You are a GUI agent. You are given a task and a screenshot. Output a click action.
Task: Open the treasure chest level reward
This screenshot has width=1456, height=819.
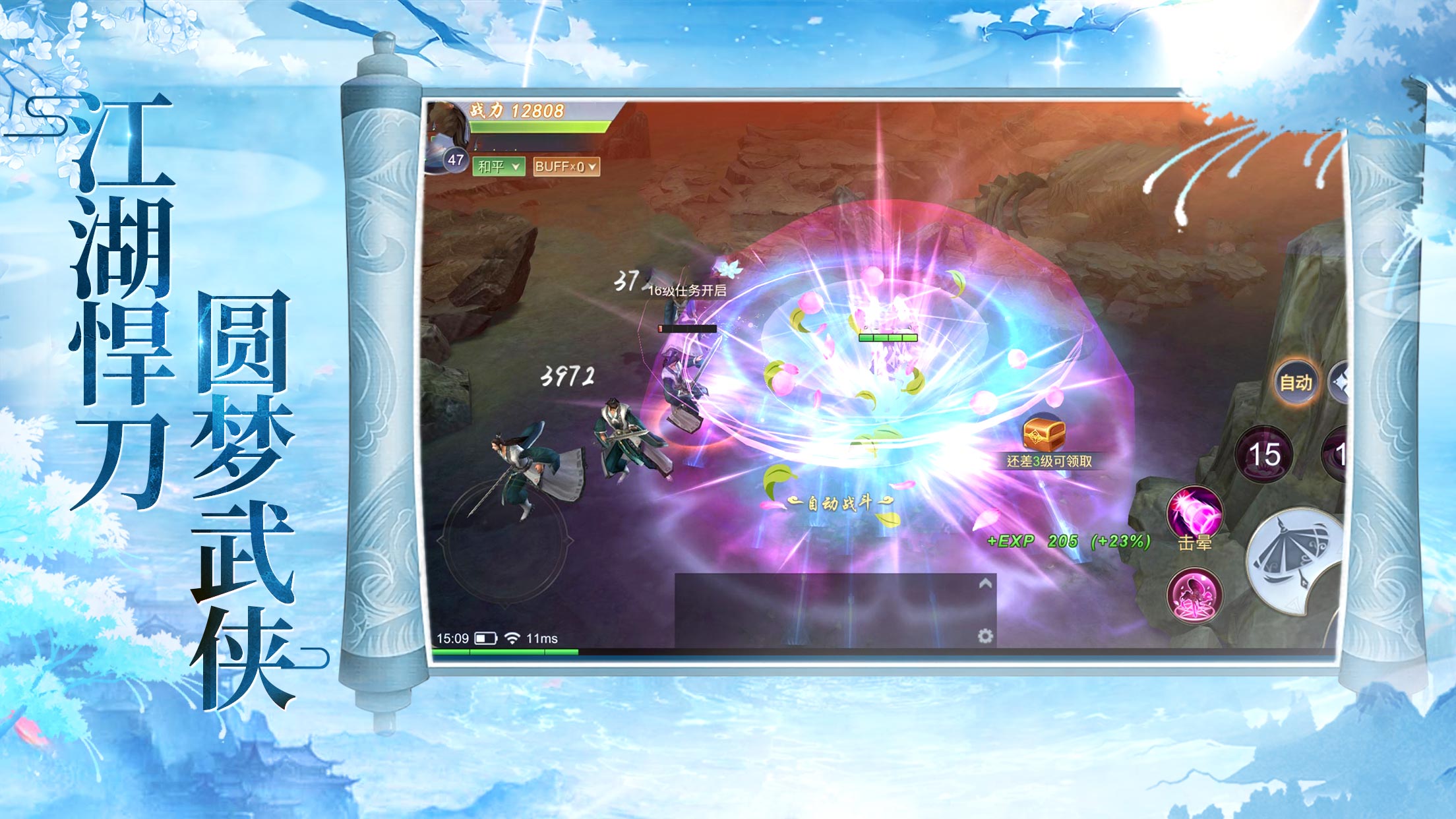(x=1044, y=435)
